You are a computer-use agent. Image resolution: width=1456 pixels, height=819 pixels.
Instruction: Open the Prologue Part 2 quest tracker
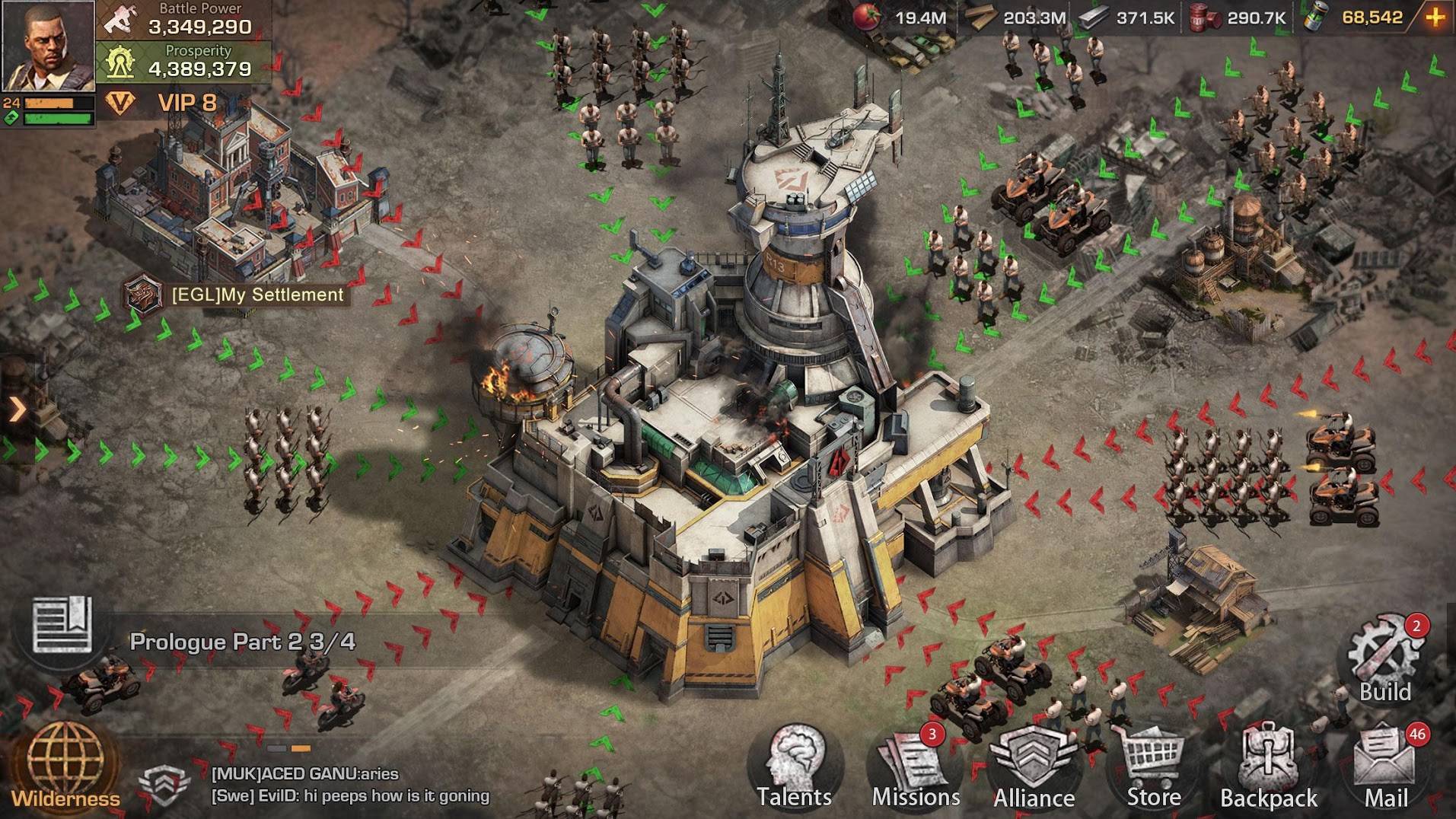coord(242,642)
